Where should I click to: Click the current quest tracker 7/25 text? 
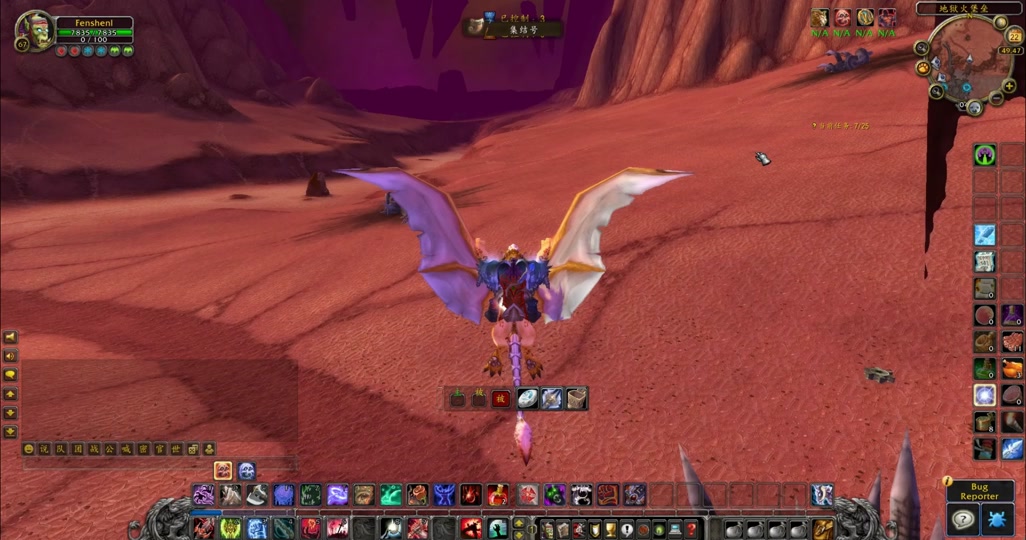coord(844,125)
